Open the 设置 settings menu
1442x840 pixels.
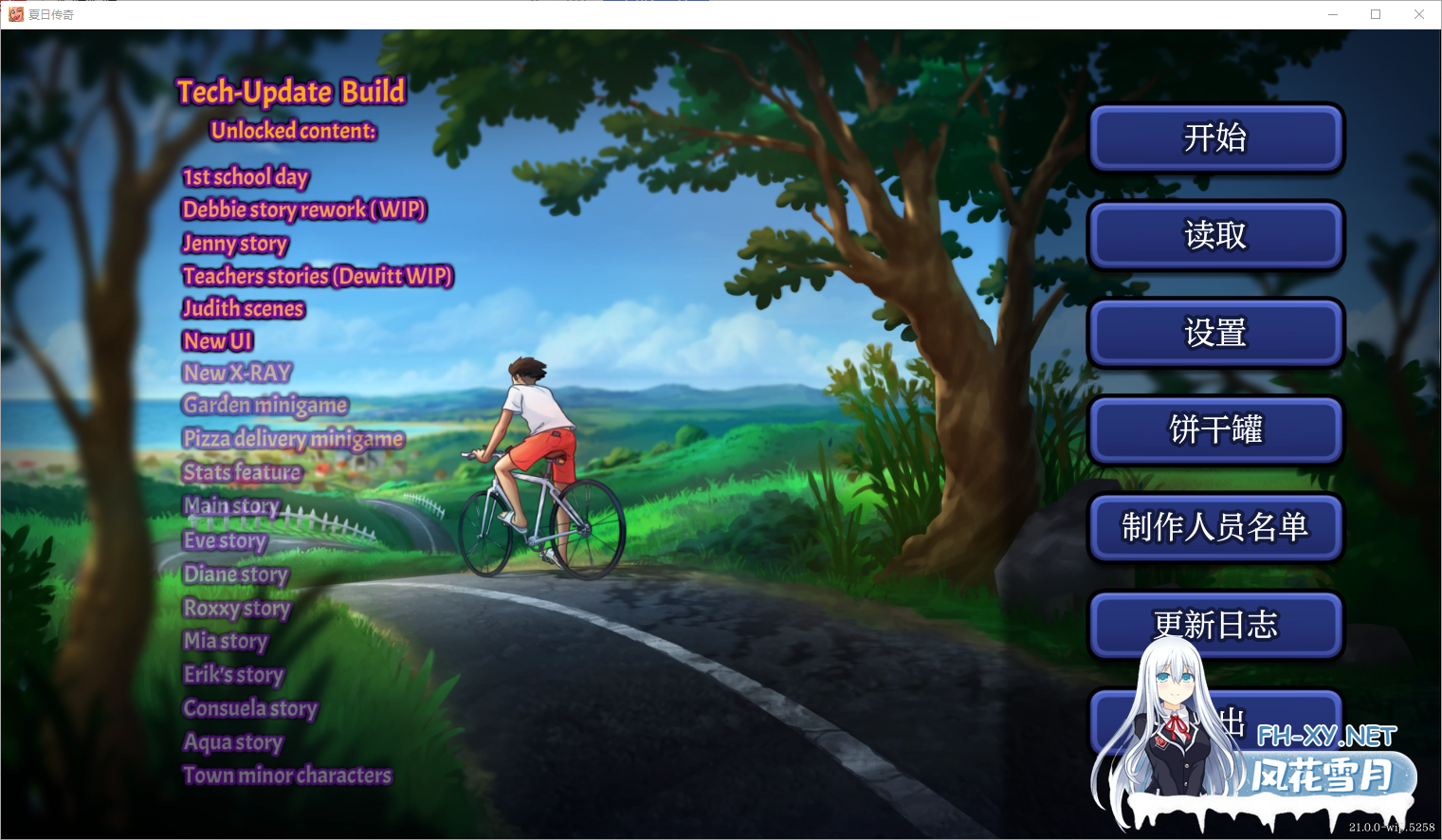(1216, 334)
